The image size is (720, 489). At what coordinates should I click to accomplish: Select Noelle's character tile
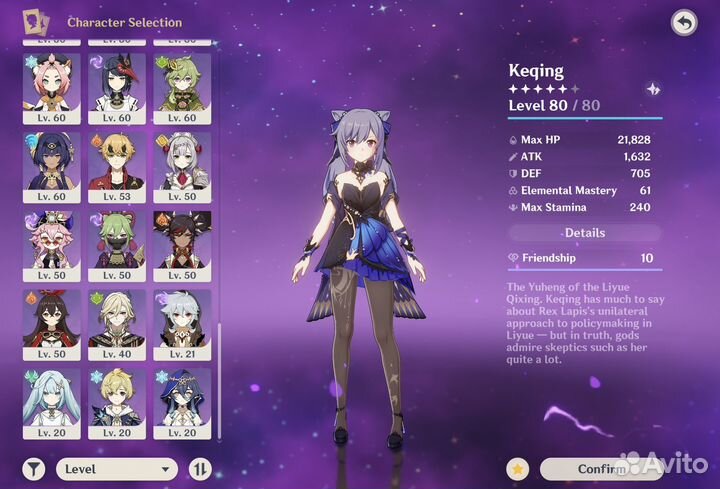(x=181, y=166)
